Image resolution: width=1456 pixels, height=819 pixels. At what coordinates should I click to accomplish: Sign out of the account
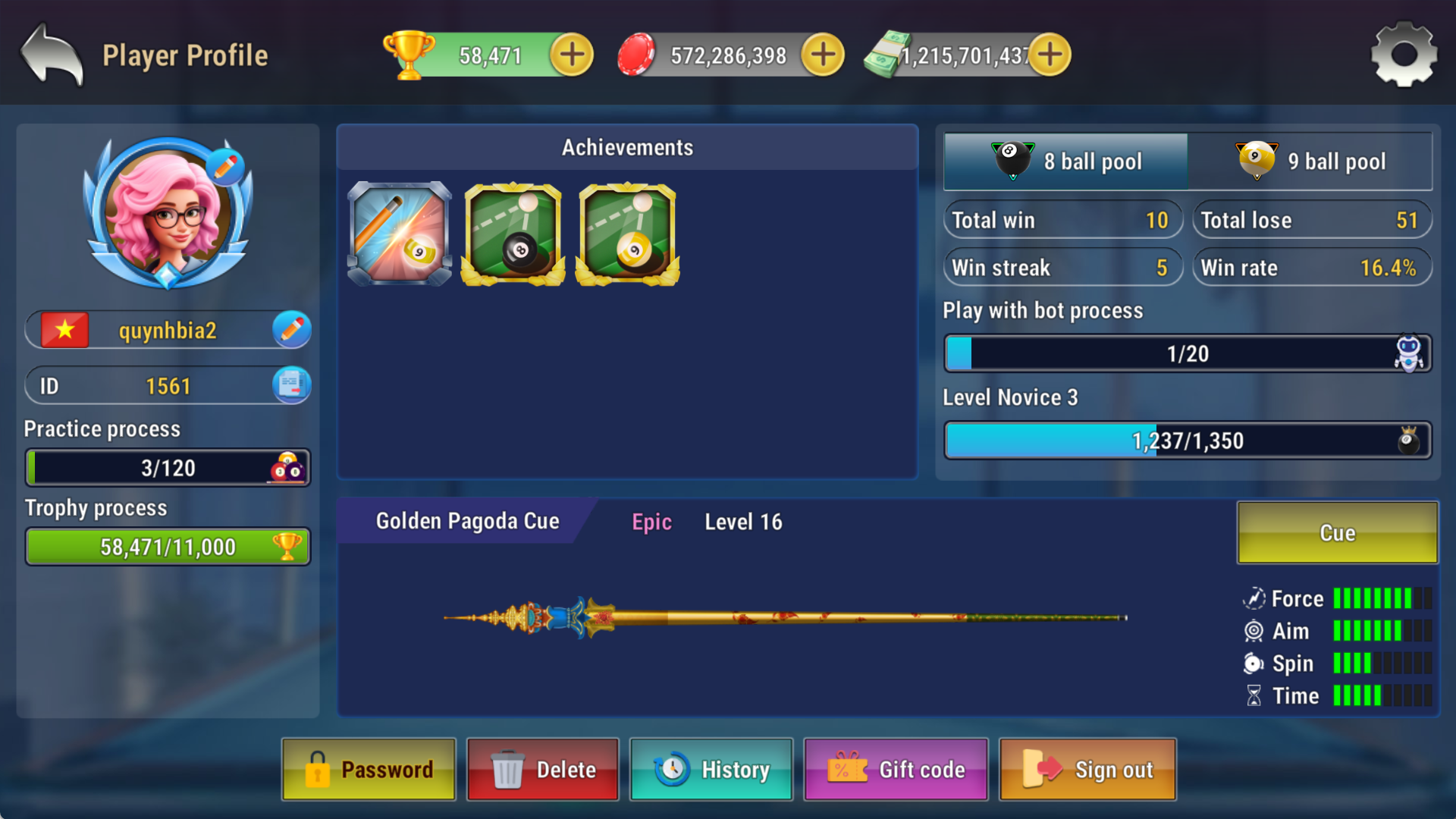click(1087, 769)
